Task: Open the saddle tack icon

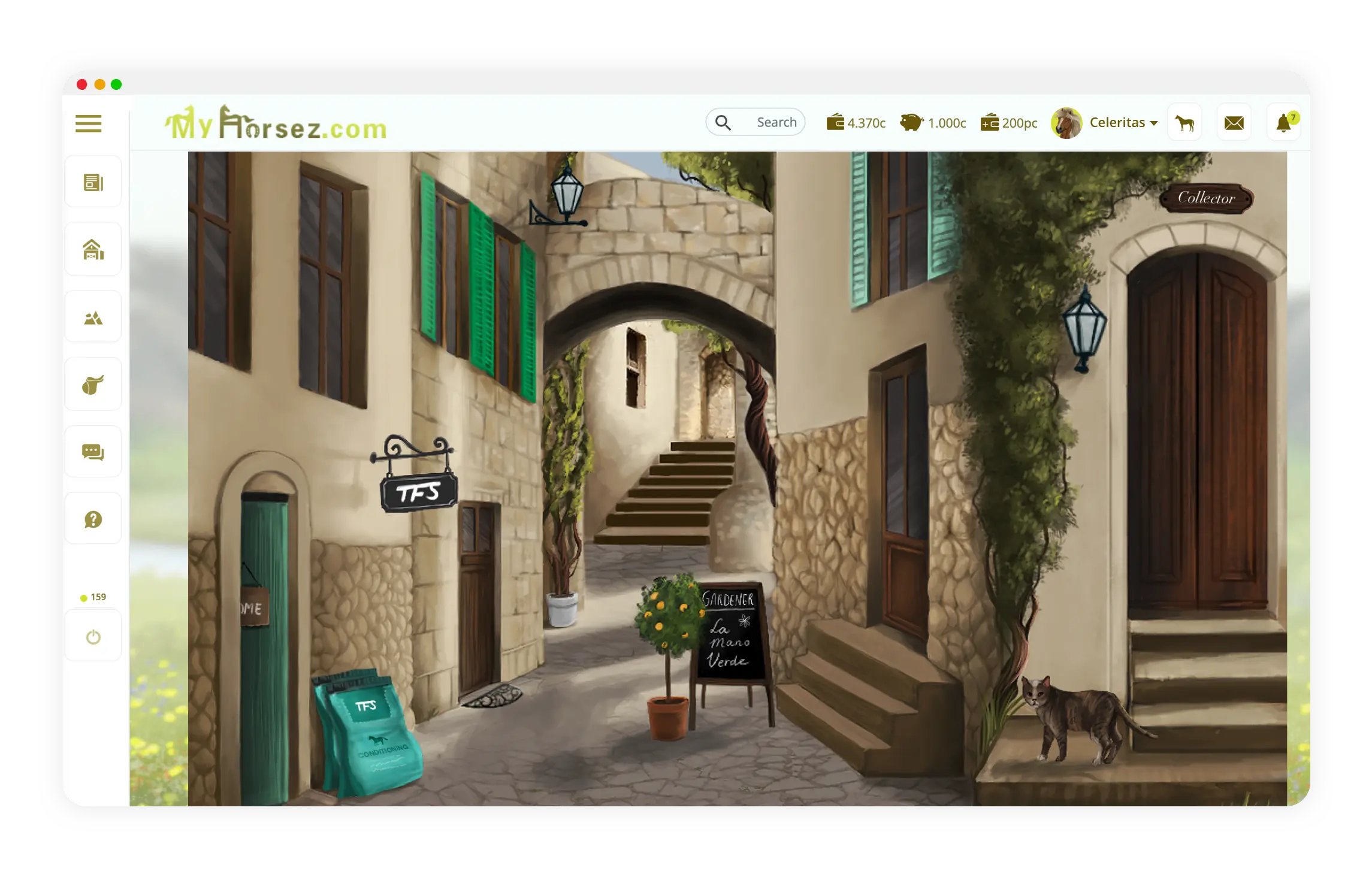Action: [x=93, y=384]
